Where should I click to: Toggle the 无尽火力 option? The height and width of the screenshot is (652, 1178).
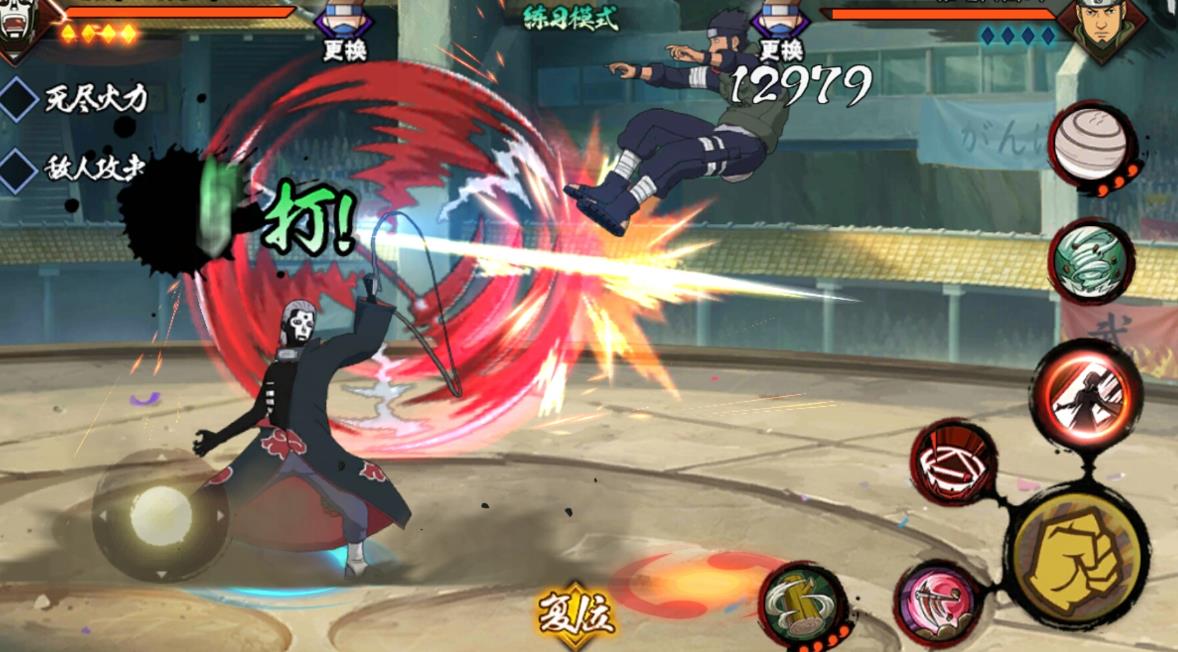[x=20, y=98]
